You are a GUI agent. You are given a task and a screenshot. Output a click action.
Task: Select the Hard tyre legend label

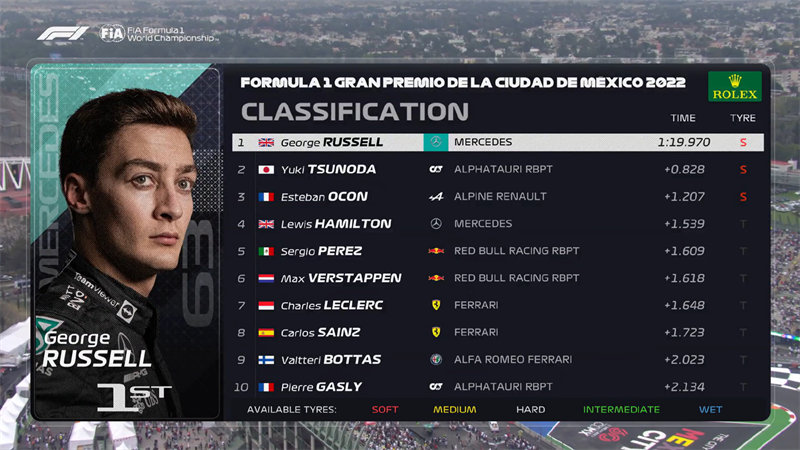pos(530,409)
